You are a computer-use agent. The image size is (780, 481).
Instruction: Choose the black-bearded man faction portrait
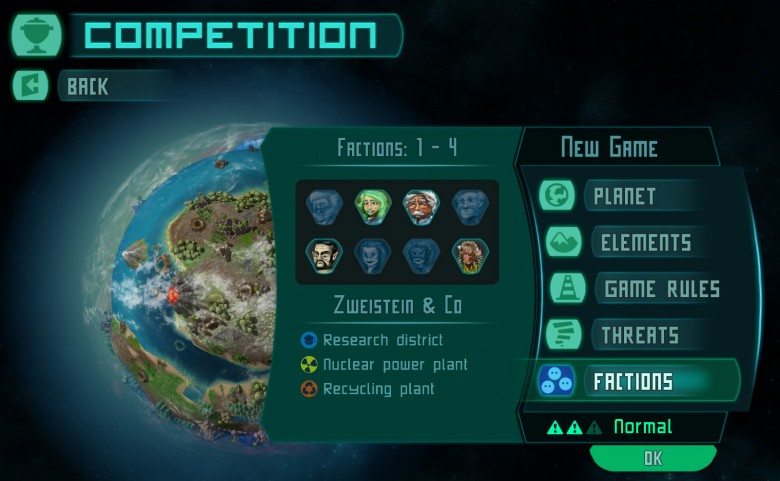point(324,255)
